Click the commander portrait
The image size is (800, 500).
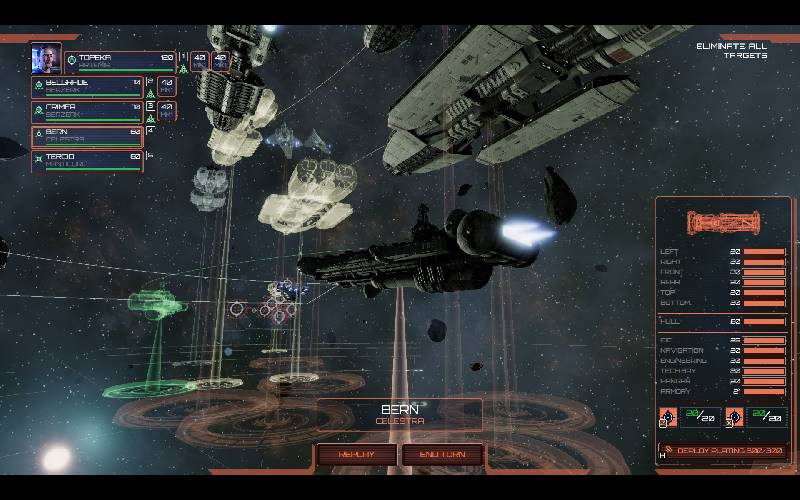coord(46,59)
